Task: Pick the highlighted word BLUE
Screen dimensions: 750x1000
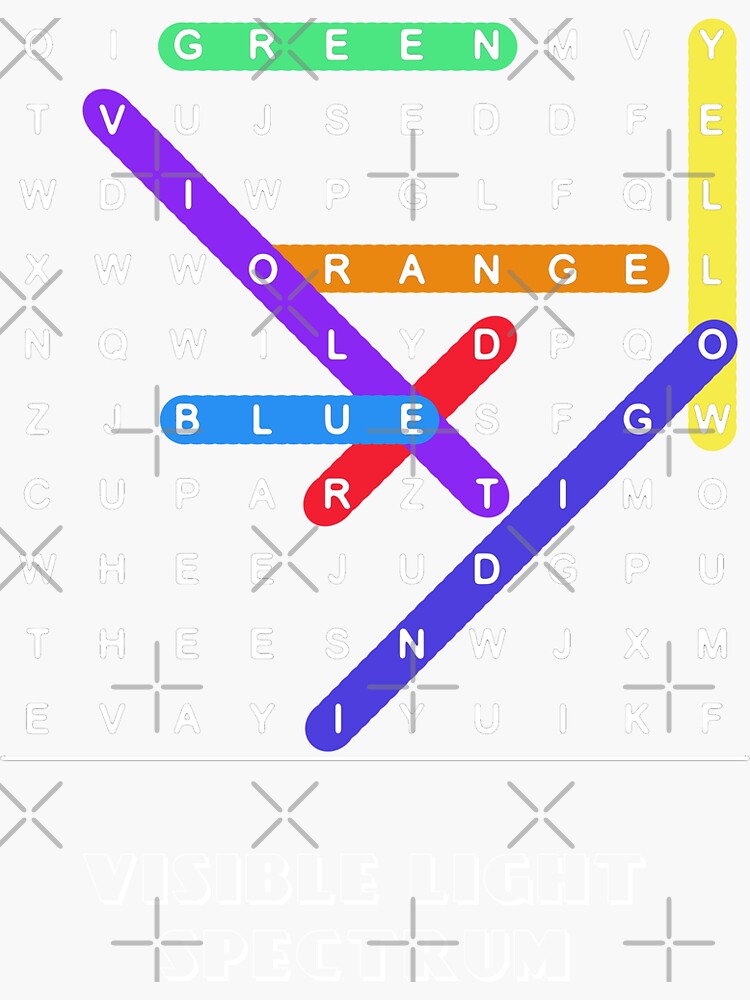Action: click(x=299, y=419)
